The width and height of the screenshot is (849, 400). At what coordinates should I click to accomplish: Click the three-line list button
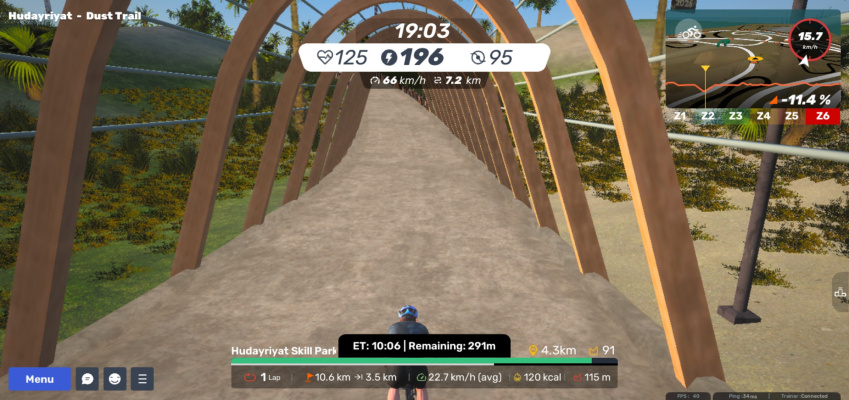(143, 379)
